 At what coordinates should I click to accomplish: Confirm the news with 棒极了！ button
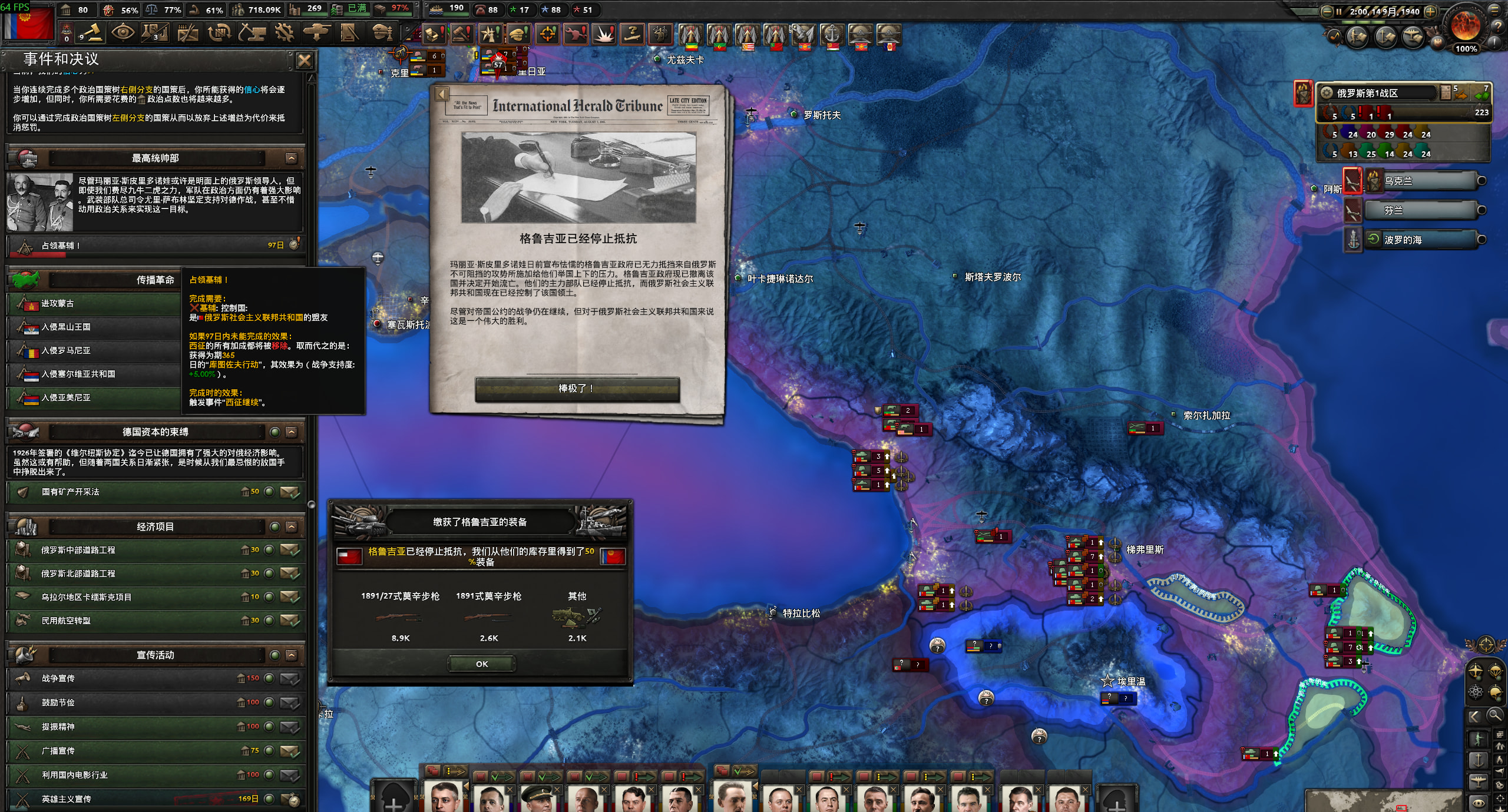[577, 389]
